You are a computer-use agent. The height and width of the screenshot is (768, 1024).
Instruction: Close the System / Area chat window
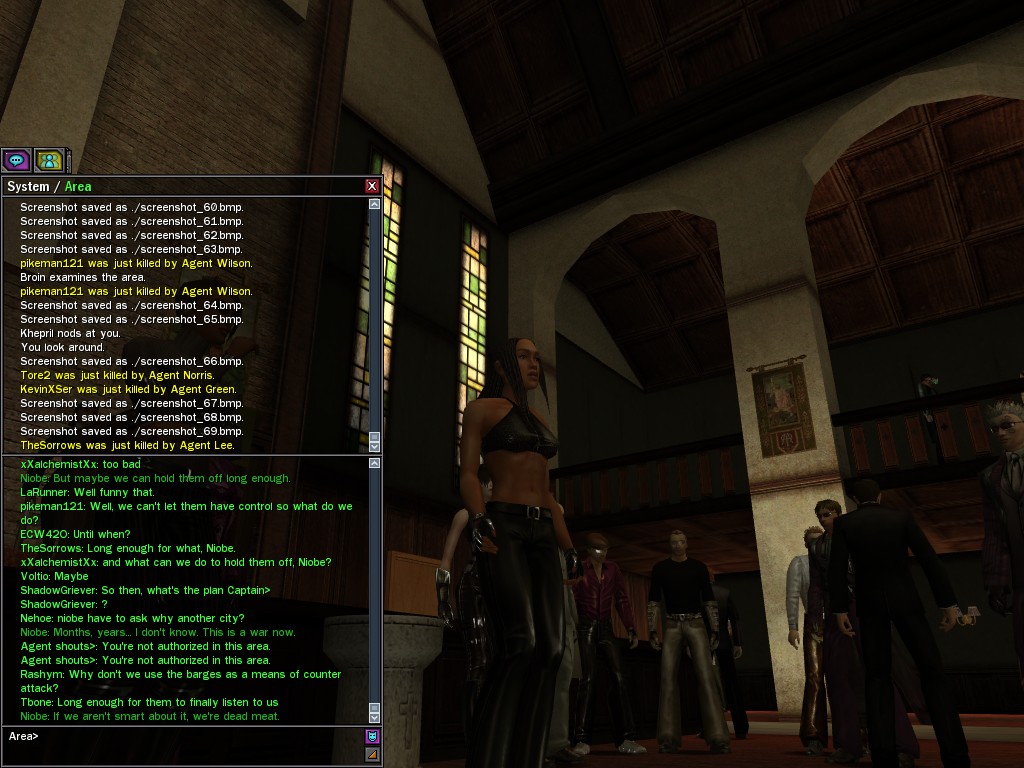click(x=372, y=186)
